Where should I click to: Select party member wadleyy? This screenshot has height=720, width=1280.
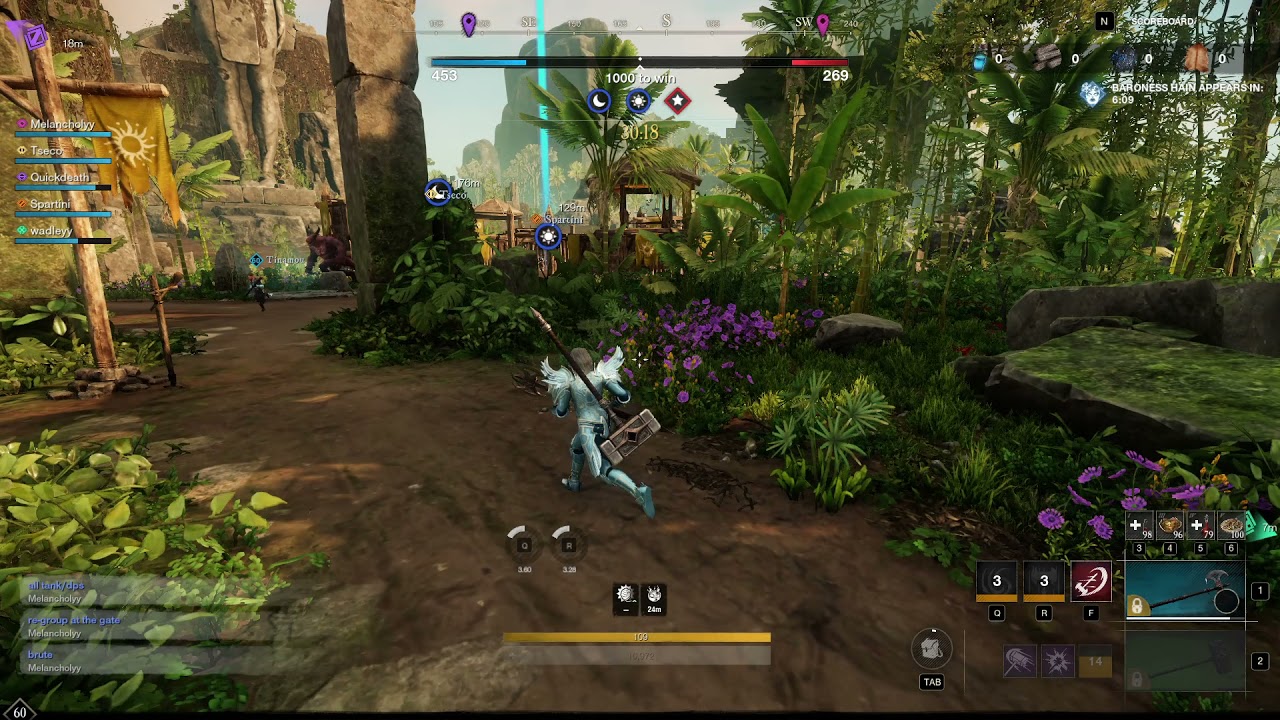tap(51, 231)
